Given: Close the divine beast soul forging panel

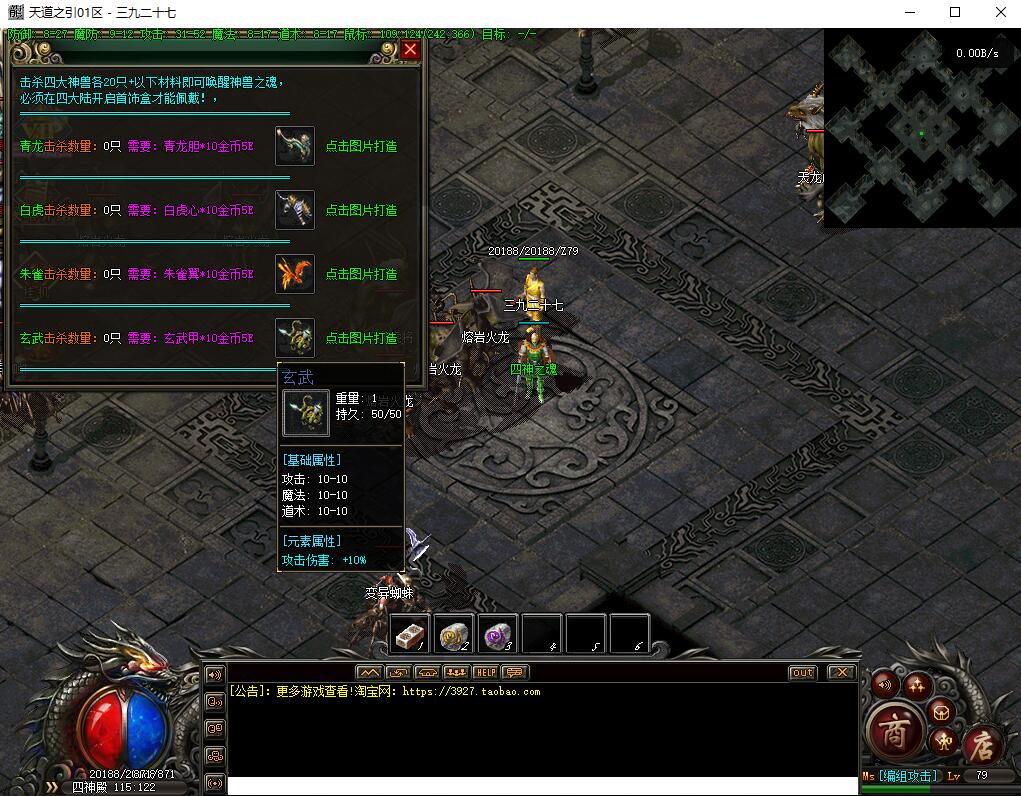Looking at the screenshot, I should [x=410, y=49].
